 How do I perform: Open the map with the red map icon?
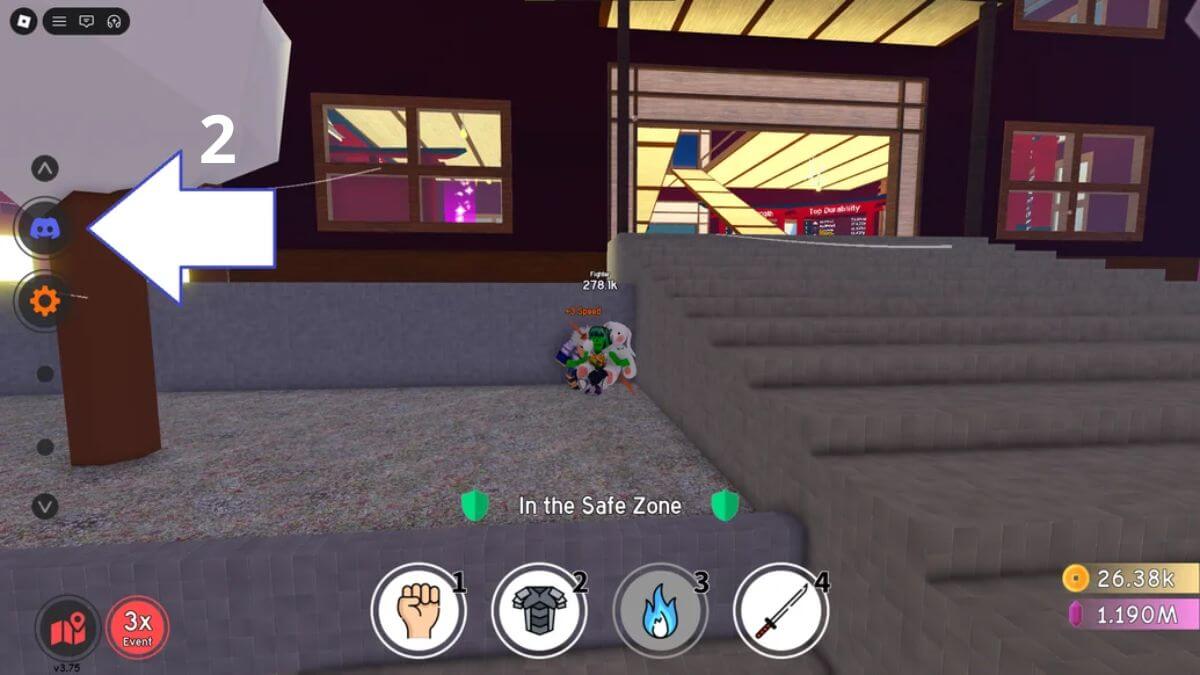coord(68,628)
